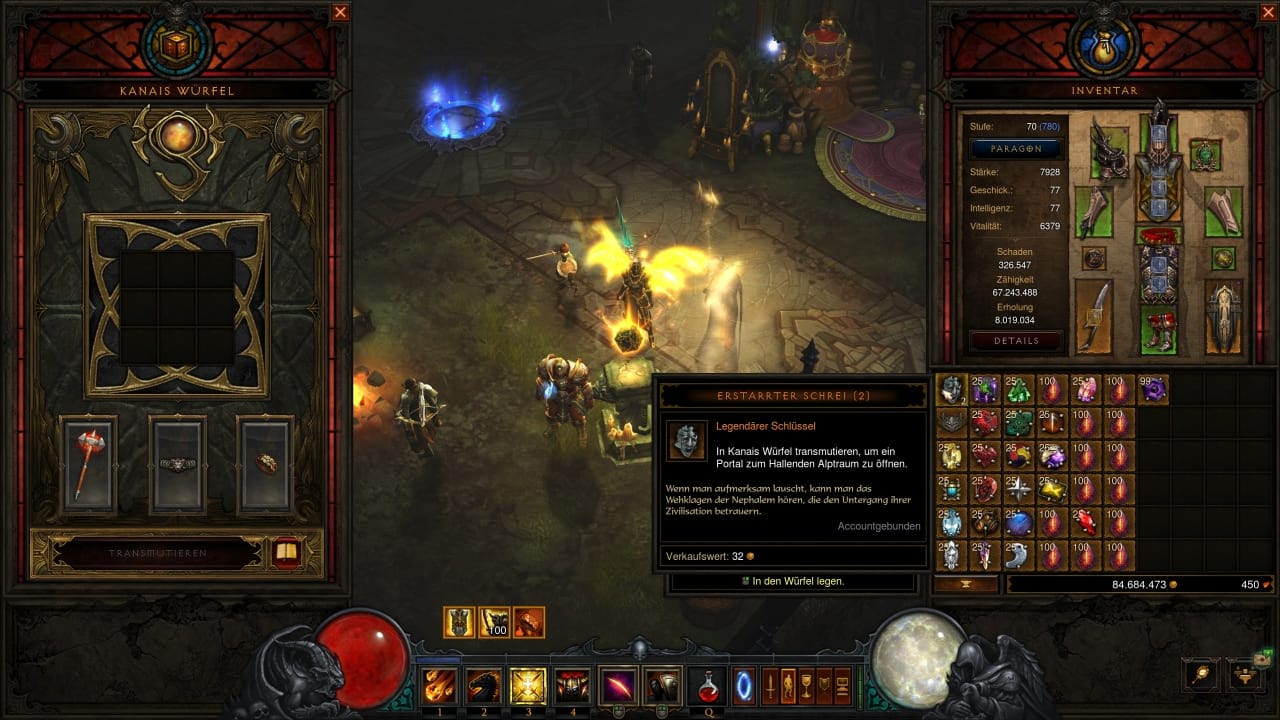This screenshot has width=1280, height=720.
Task: Activate the golden cross skill
Action: (x=528, y=685)
